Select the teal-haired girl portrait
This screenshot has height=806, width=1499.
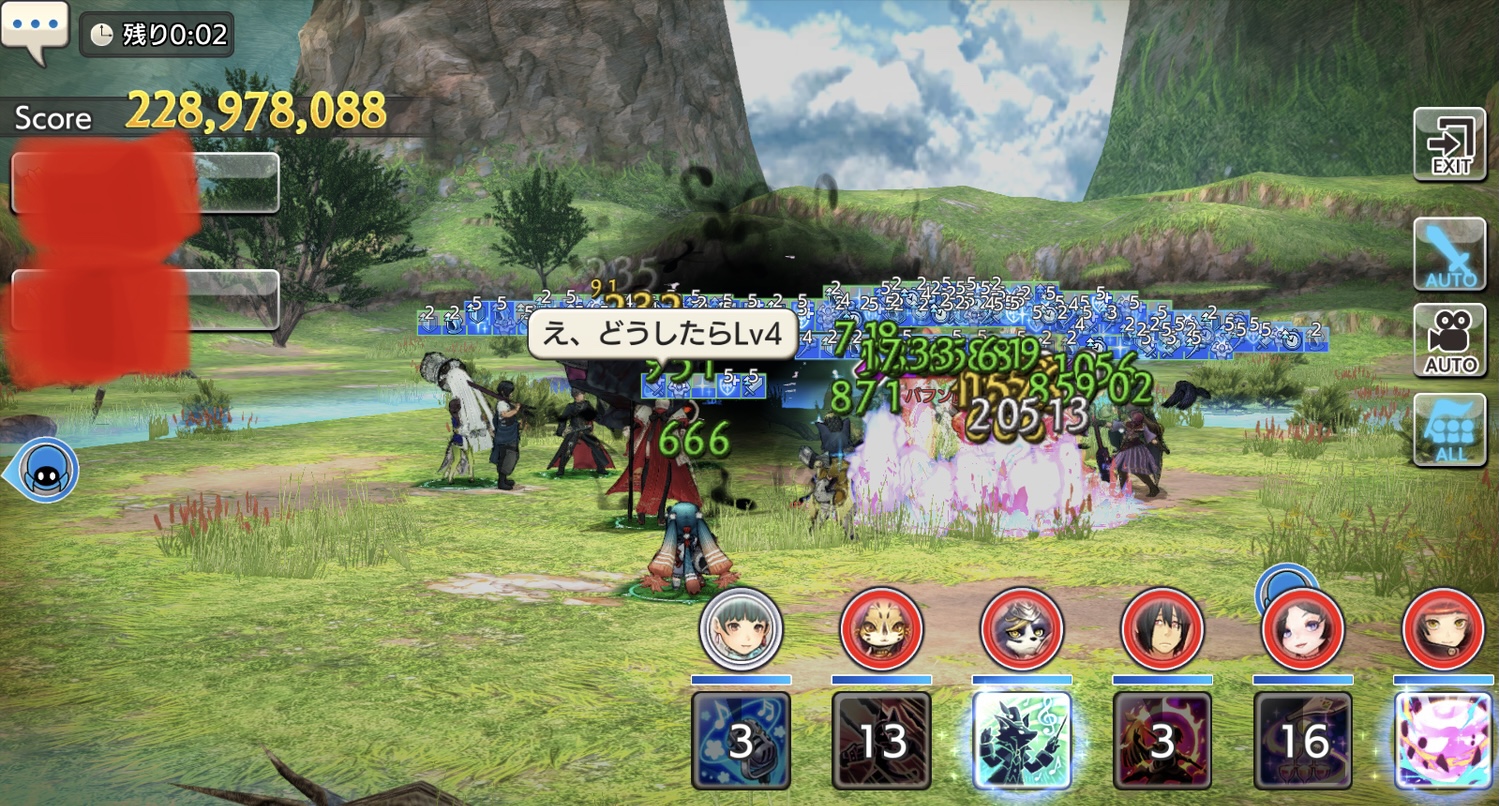click(740, 629)
